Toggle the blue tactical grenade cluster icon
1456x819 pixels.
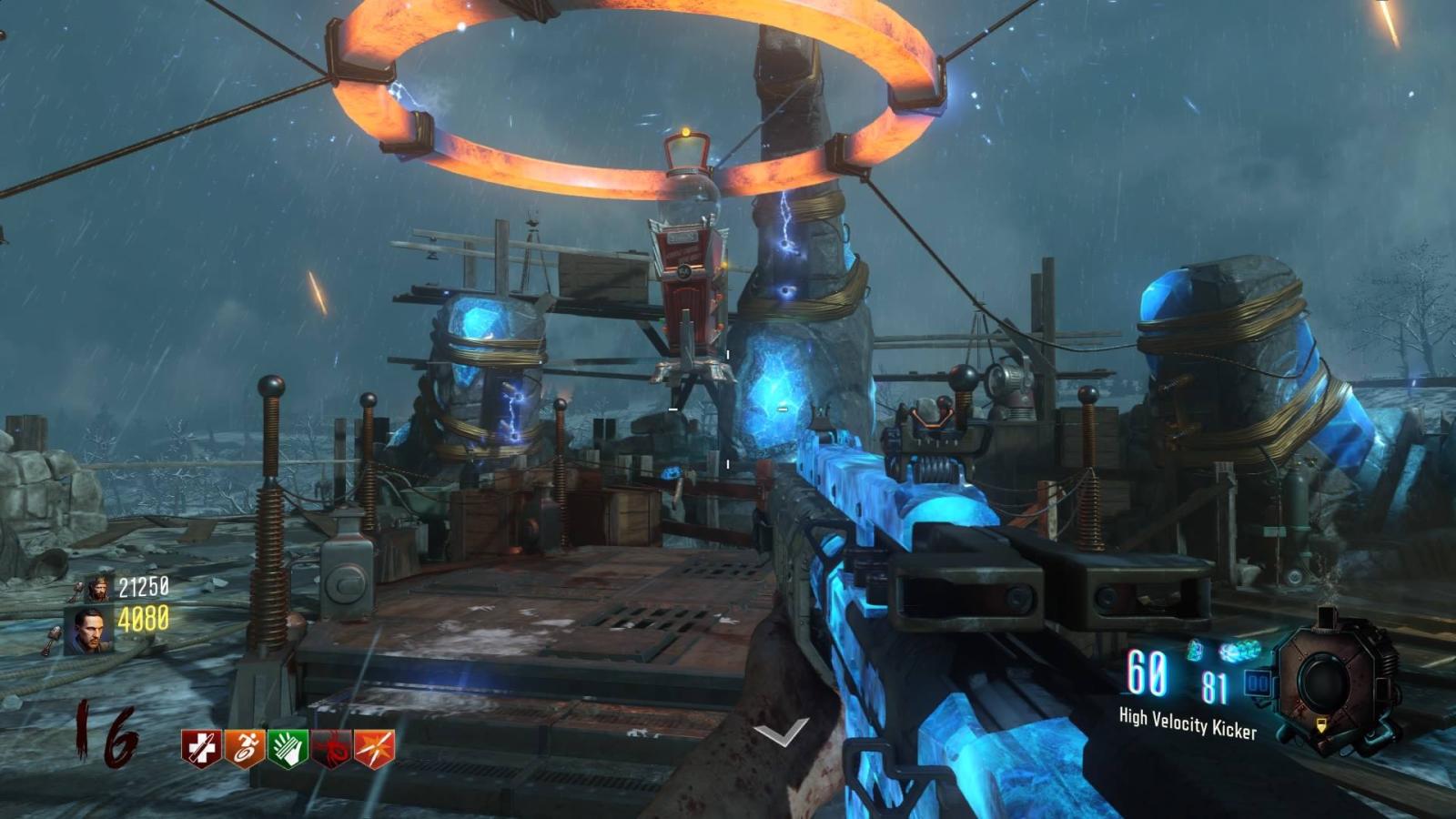[x=1239, y=650]
